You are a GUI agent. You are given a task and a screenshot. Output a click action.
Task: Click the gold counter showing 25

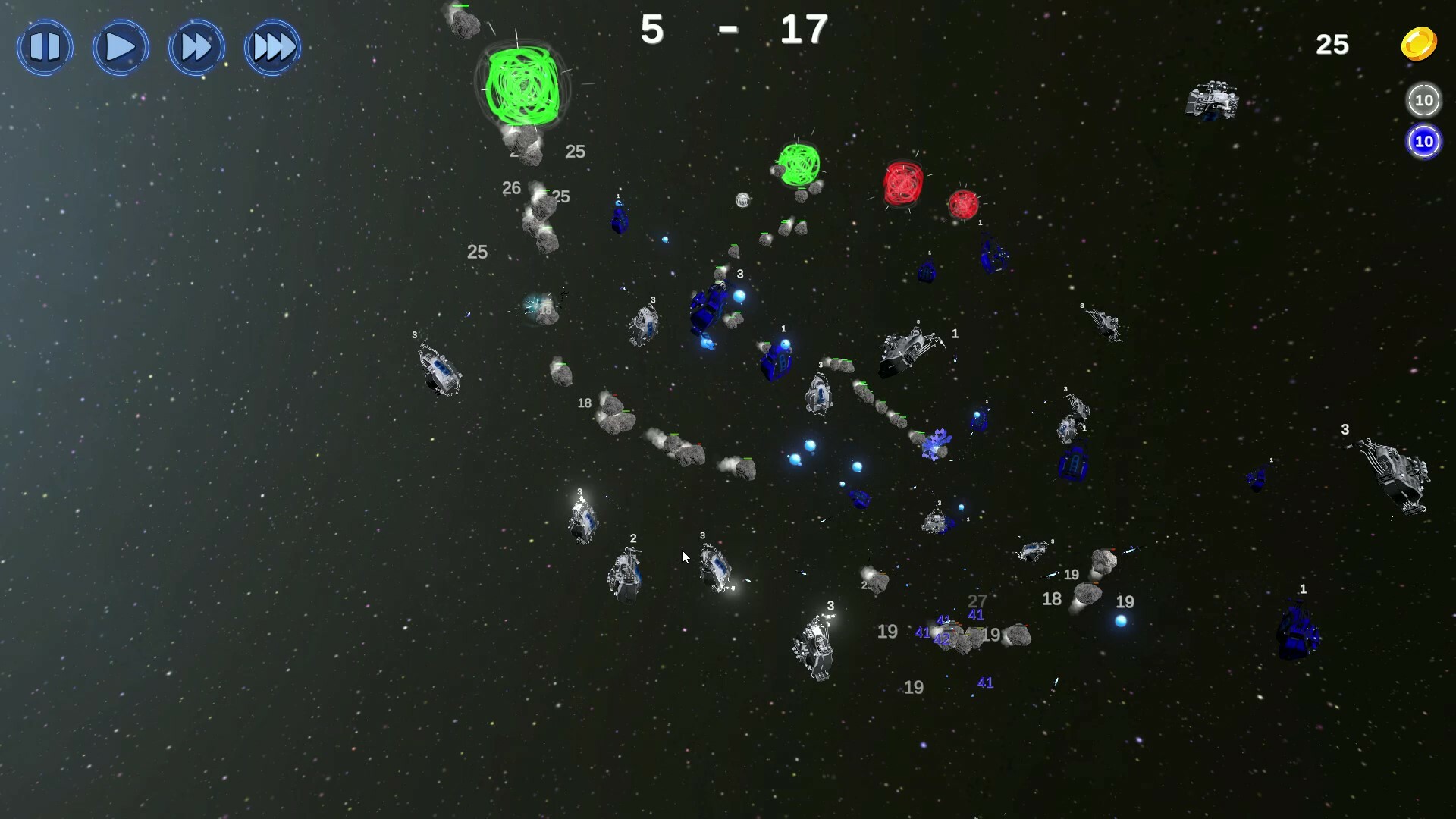(1333, 45)
